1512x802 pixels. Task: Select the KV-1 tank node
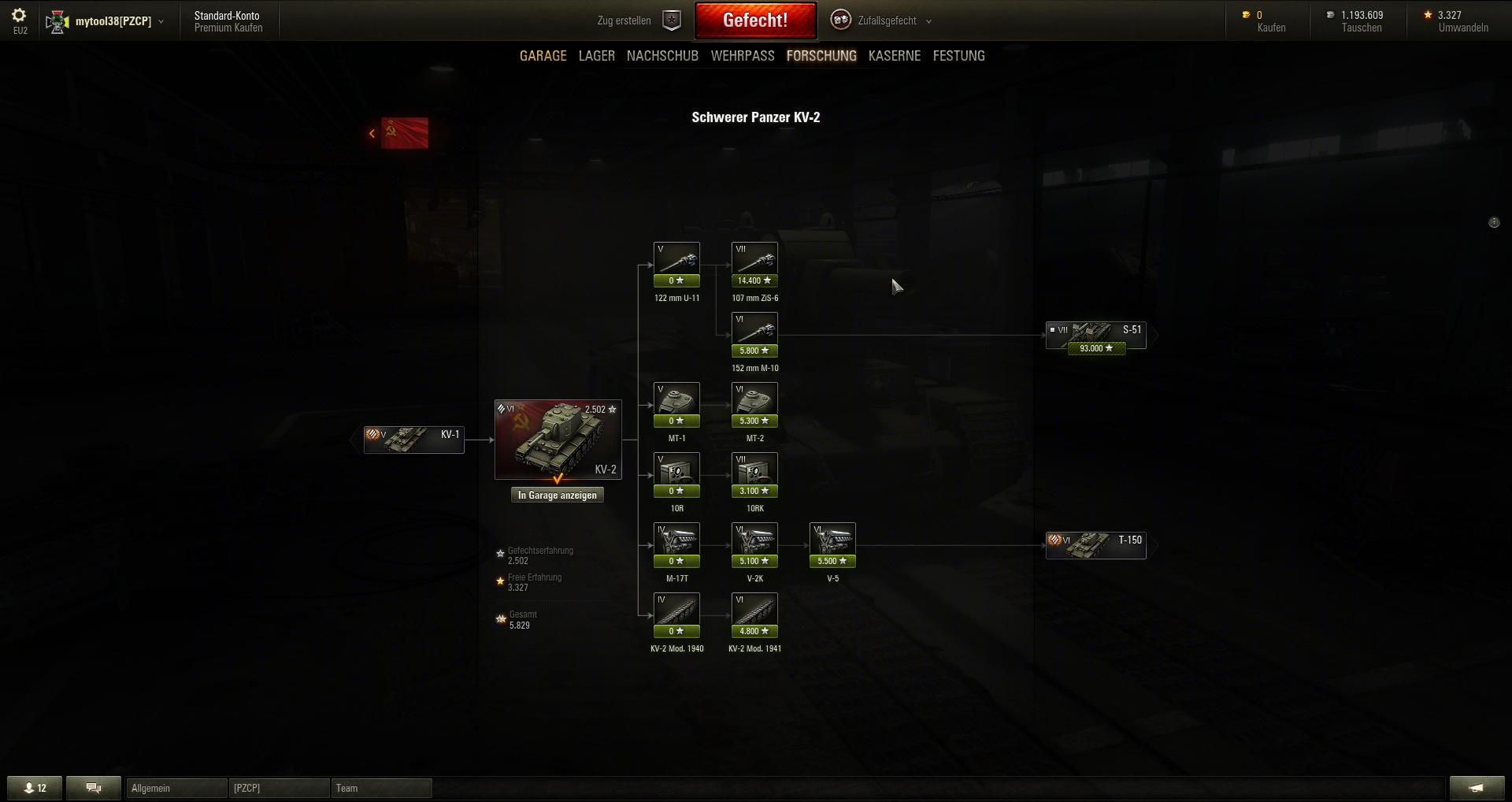(414, 440)
